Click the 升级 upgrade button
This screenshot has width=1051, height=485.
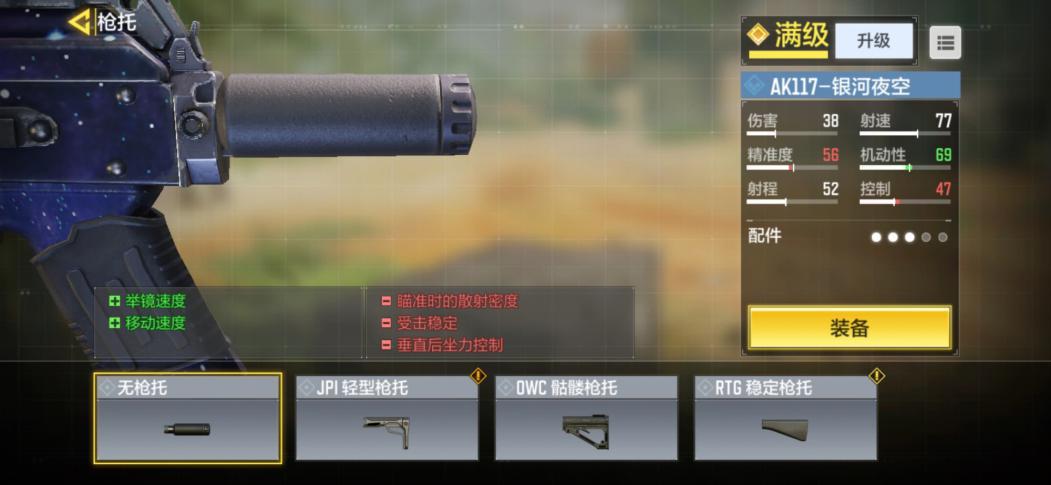point(873,41)
